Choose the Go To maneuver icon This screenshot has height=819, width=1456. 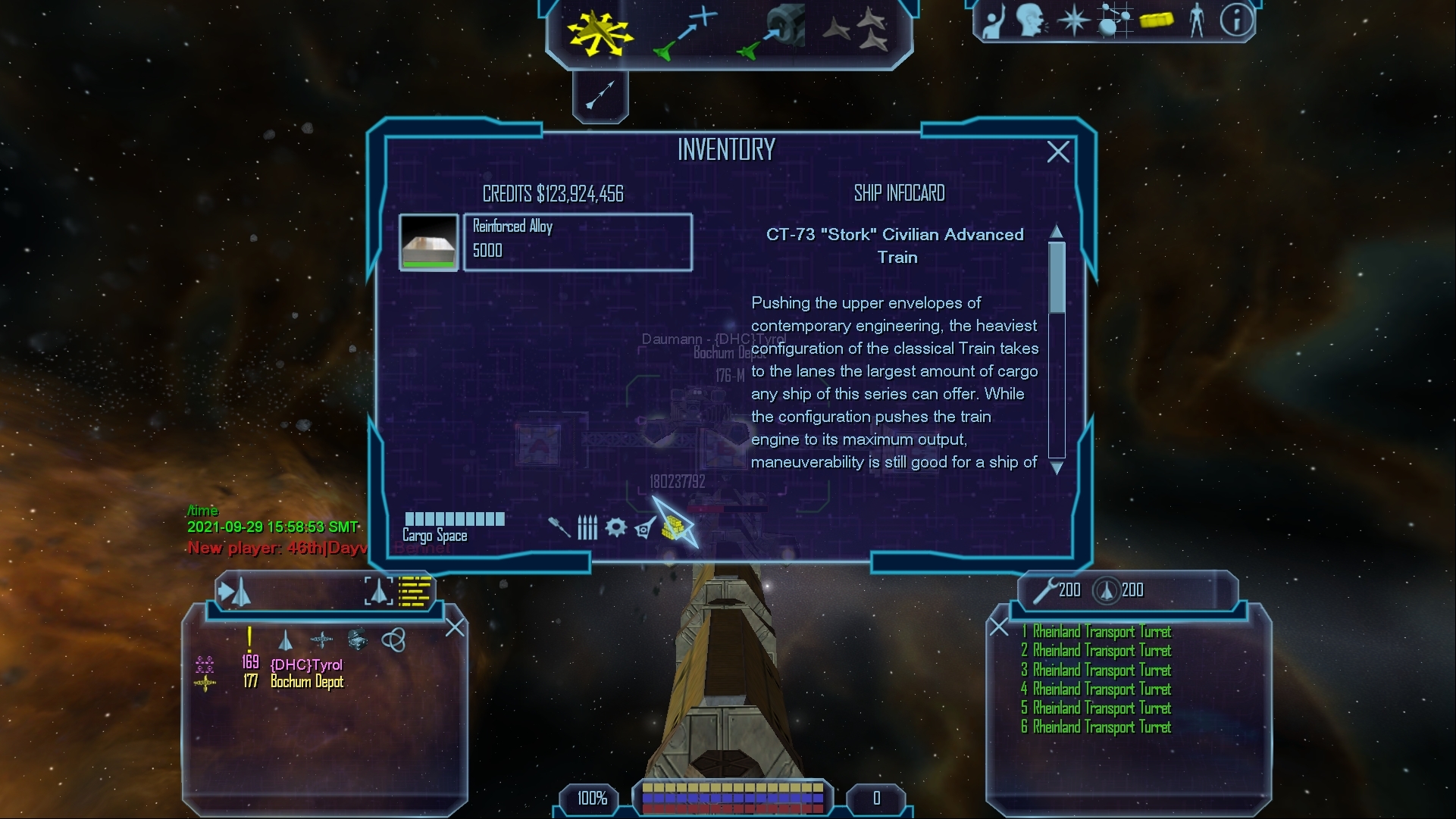click(684, 34)
